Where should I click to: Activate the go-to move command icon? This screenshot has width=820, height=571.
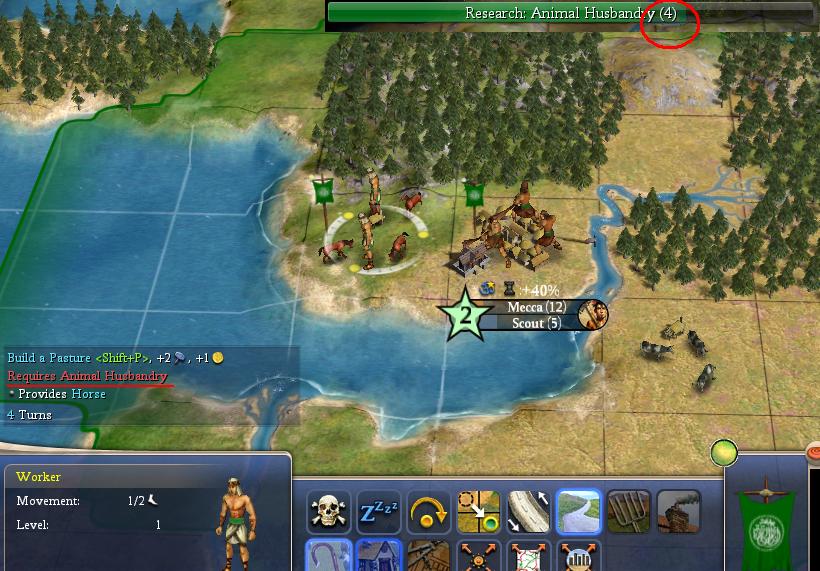pyautogui.click(x=479, y=512)
